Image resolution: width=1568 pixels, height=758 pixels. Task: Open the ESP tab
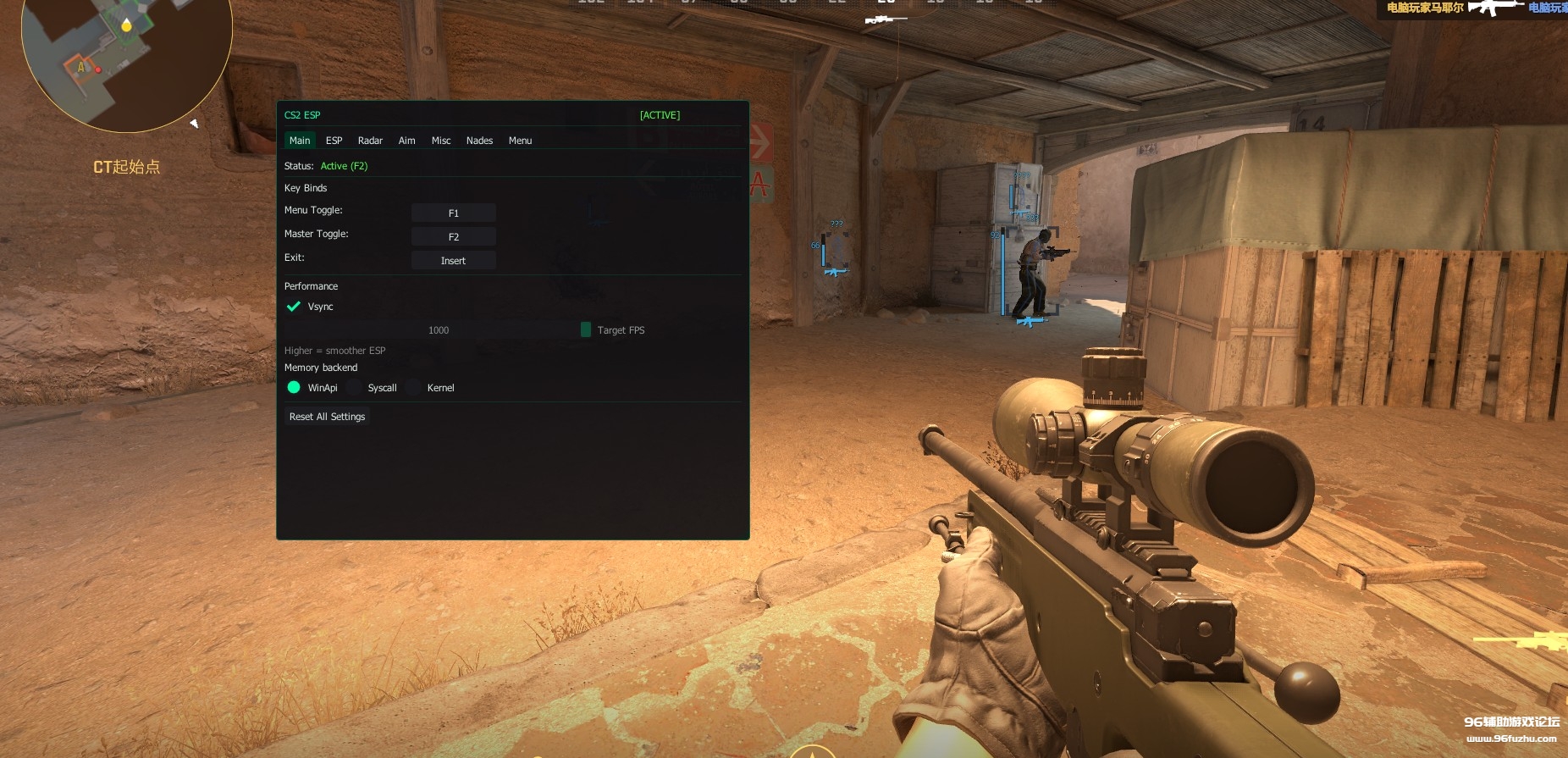tap(334, 141)
